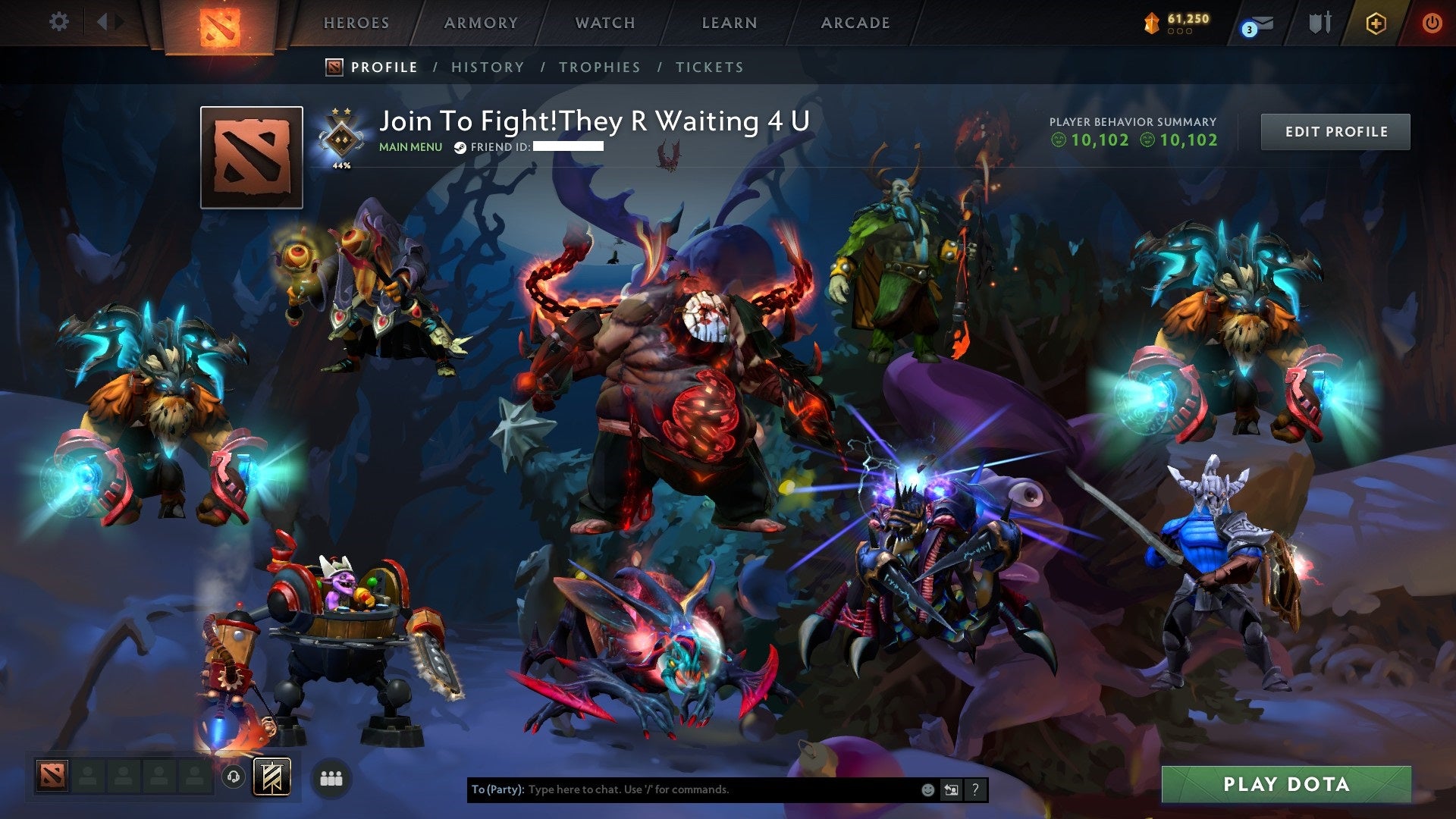Screen dimensions: 1456x819
Task: Click the armory shield and sword icon
Action: (1319, 23)
